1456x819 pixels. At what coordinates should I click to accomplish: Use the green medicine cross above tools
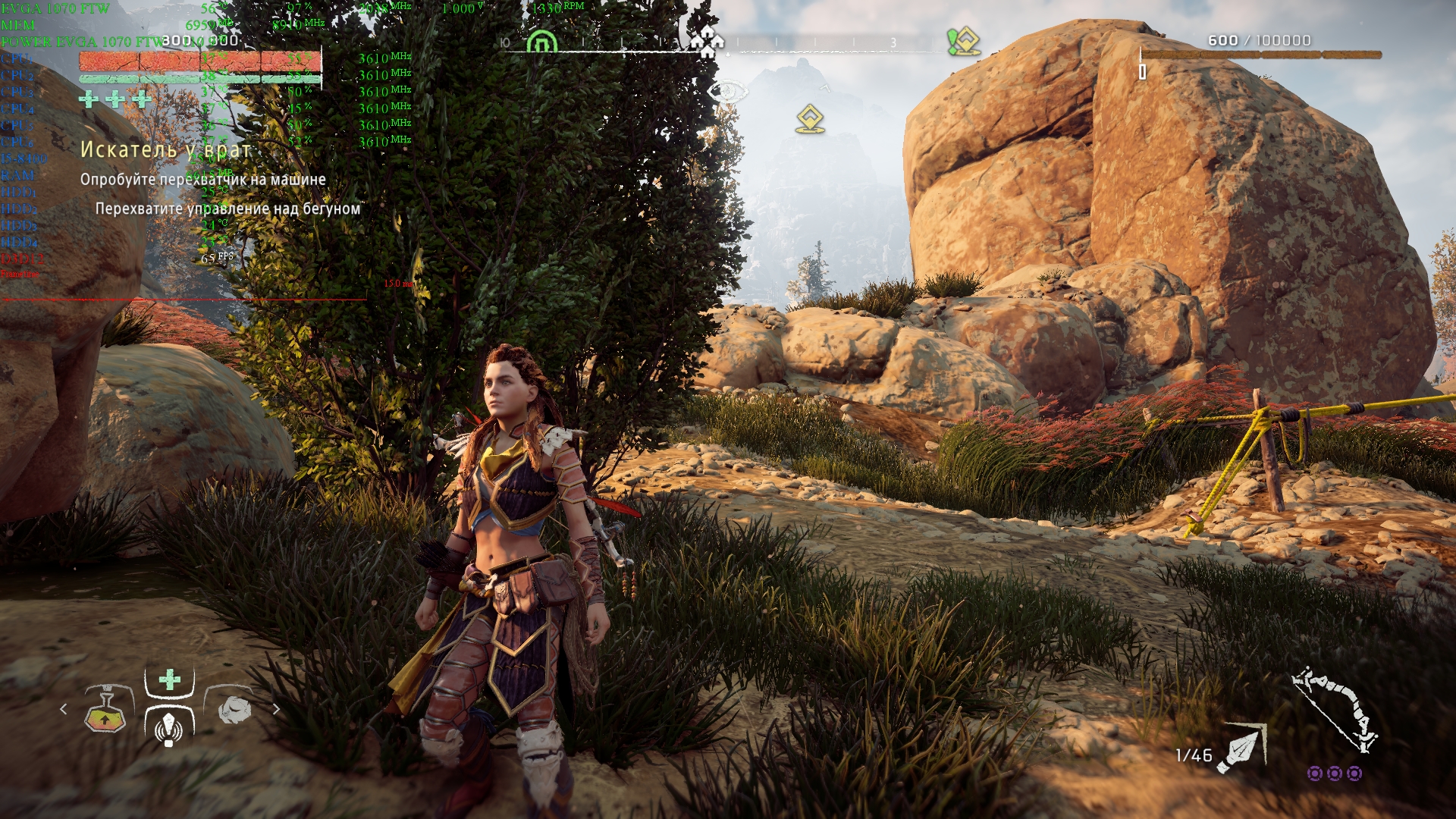170,679
